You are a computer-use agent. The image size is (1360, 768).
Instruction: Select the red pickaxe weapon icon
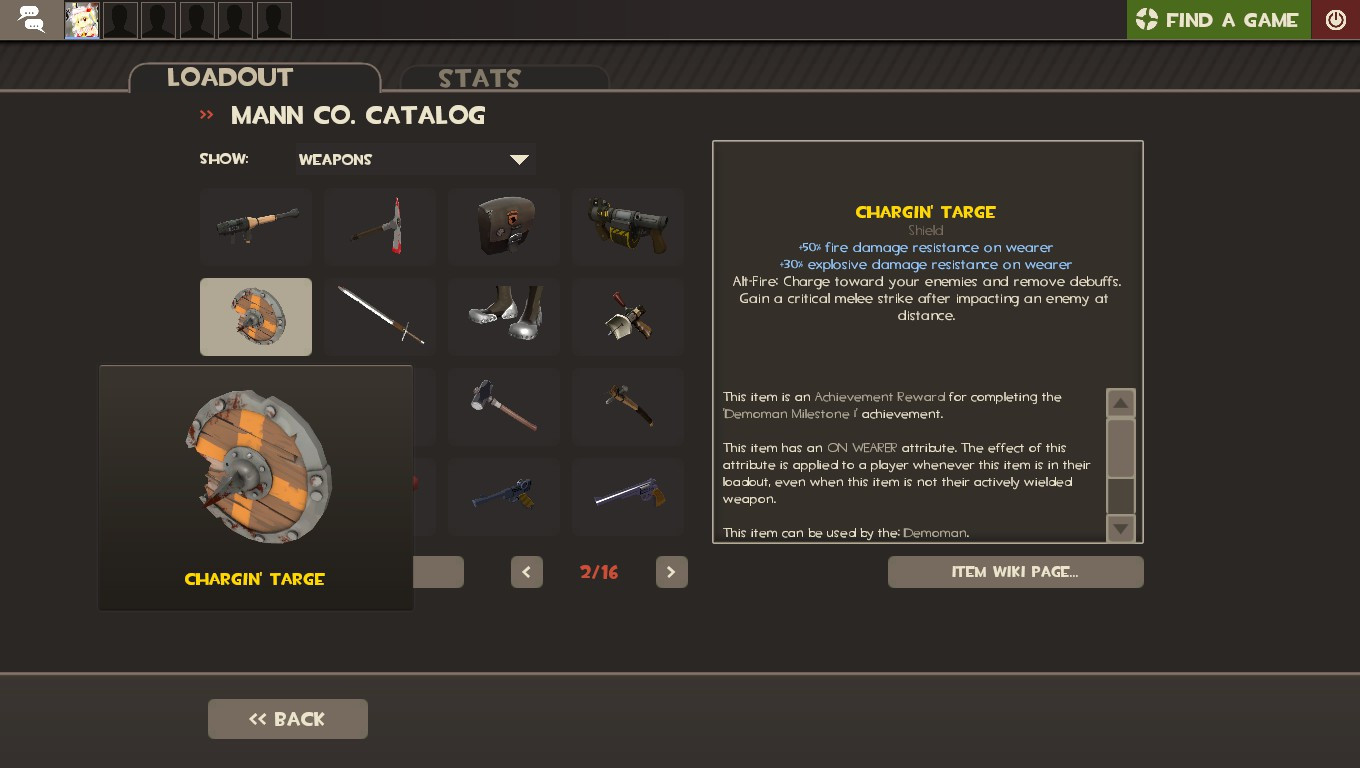pyautogui.click(x=380, y=226)
